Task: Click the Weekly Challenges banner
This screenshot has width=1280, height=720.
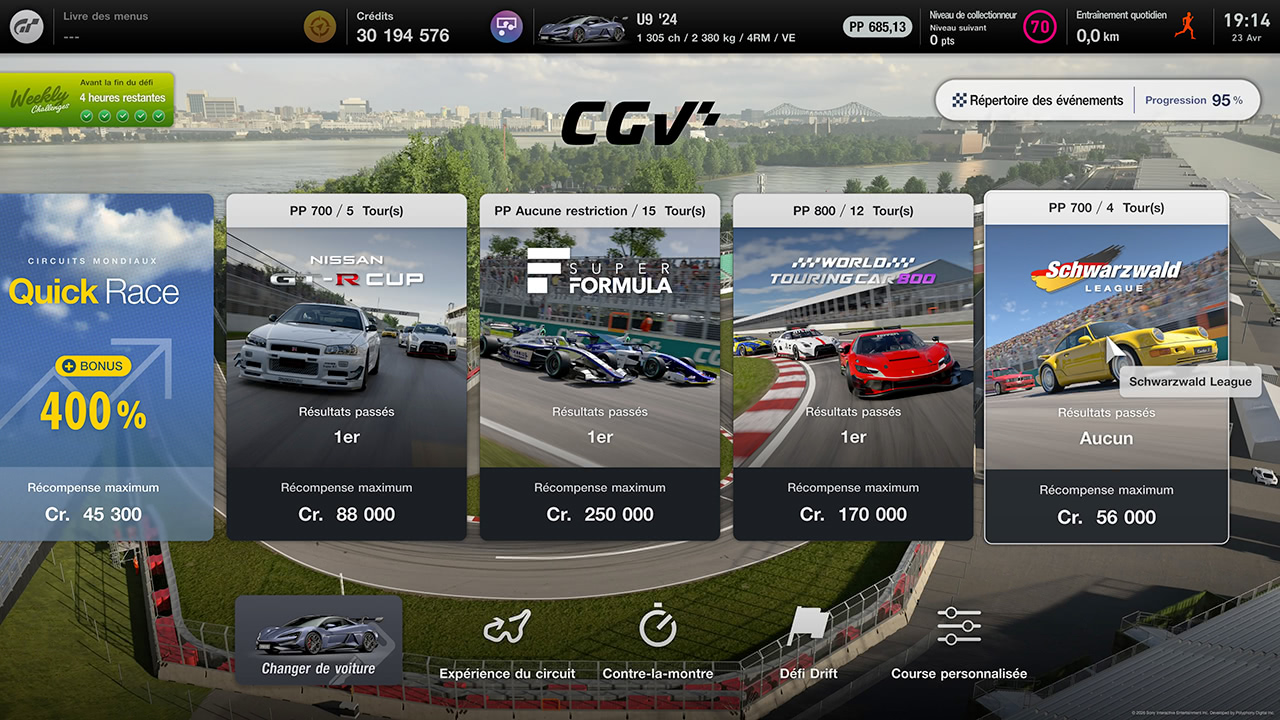Action: click(87, 99)
